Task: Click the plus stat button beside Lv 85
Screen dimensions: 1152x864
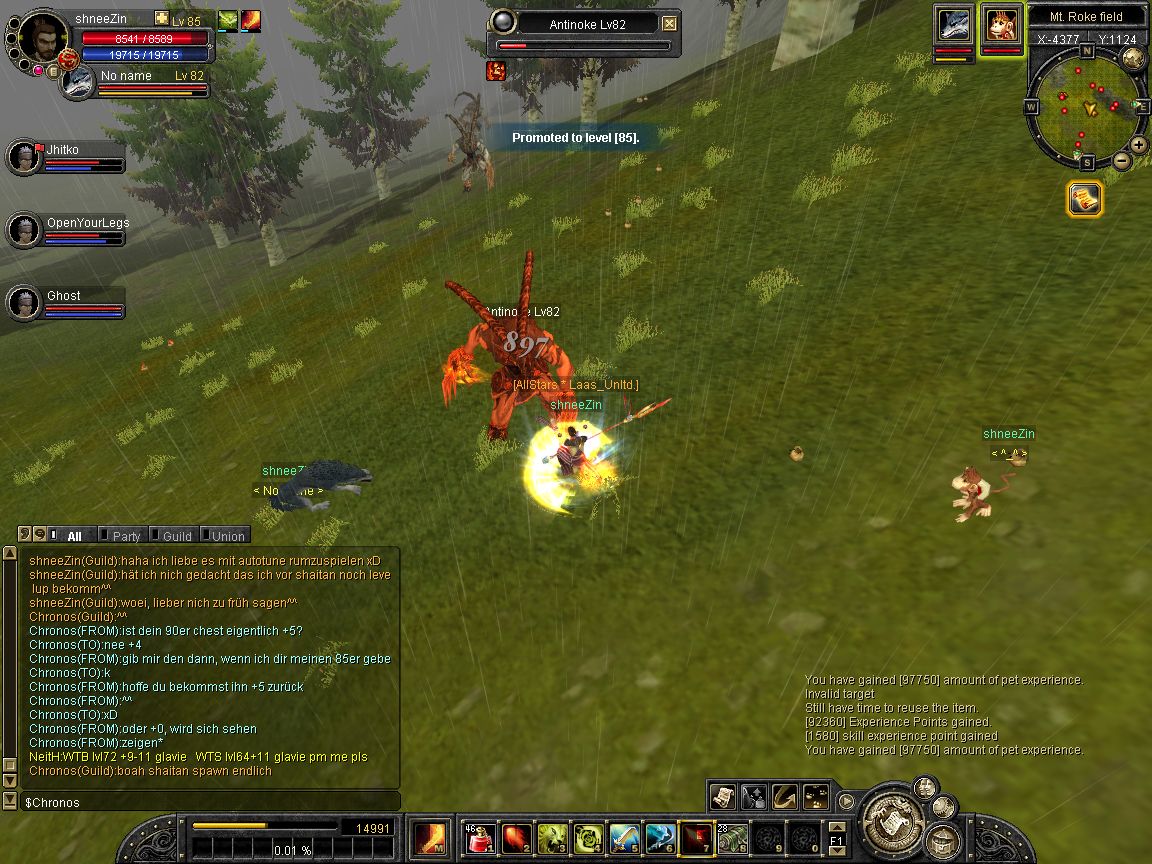Action: (162, 19)
